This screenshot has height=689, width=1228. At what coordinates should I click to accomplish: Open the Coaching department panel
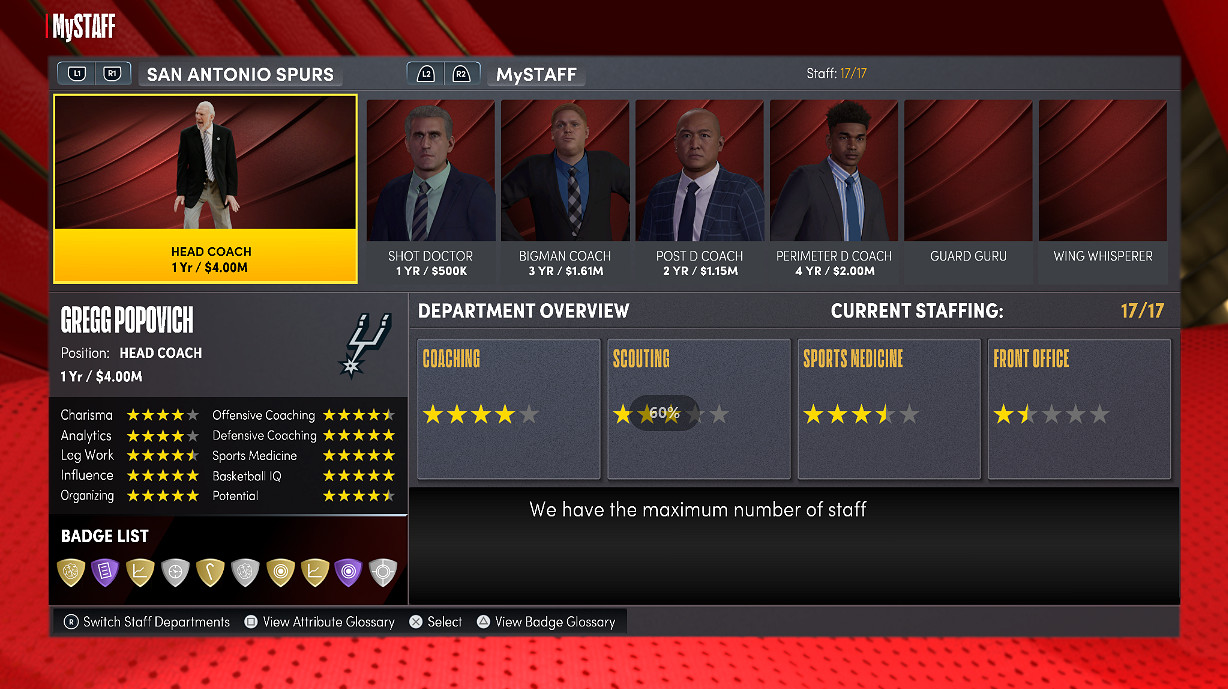click(x=508, y=409)
